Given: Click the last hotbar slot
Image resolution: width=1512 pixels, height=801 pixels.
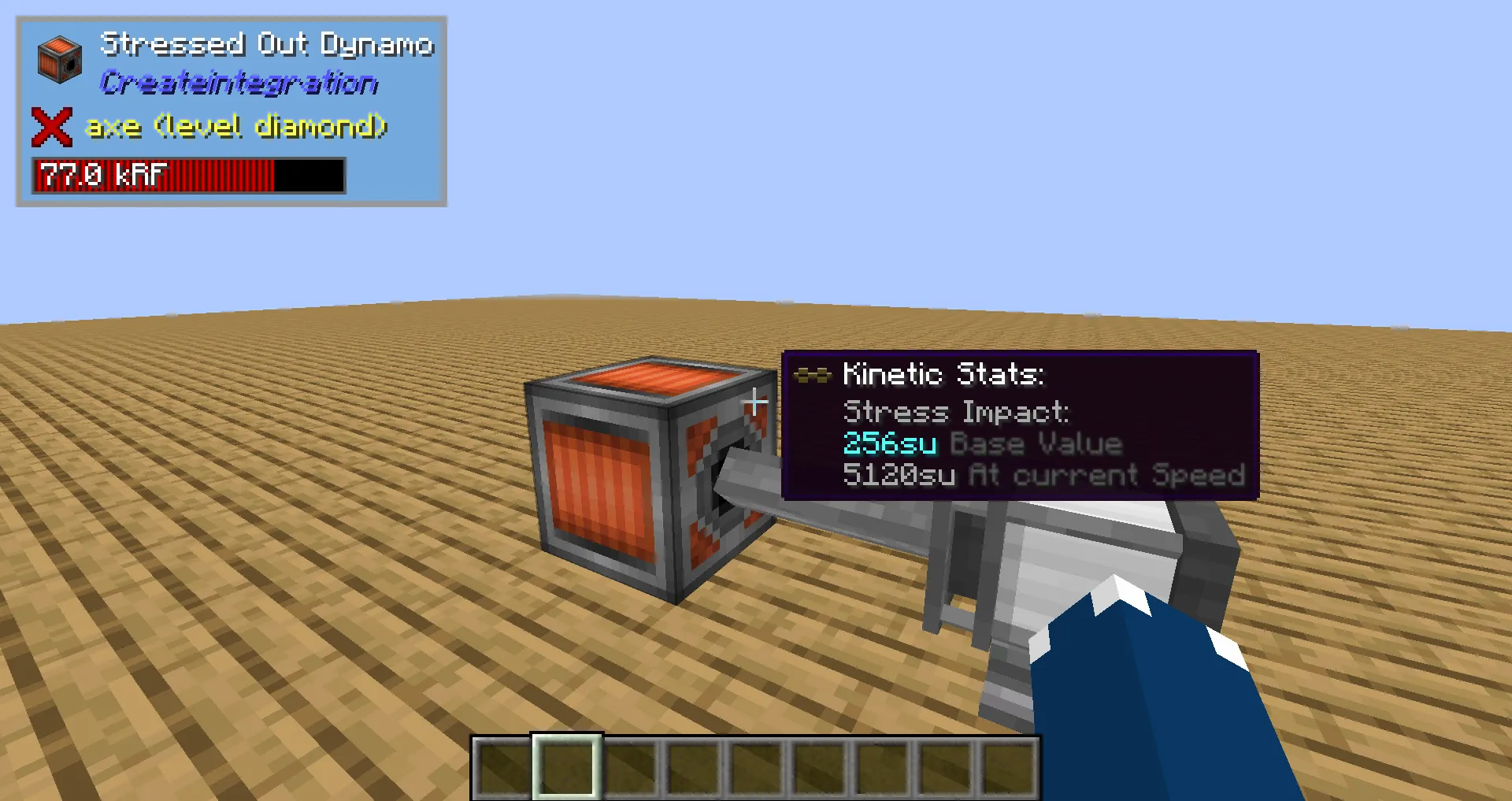Looking at the screenshot, I should click(1010, 768).
